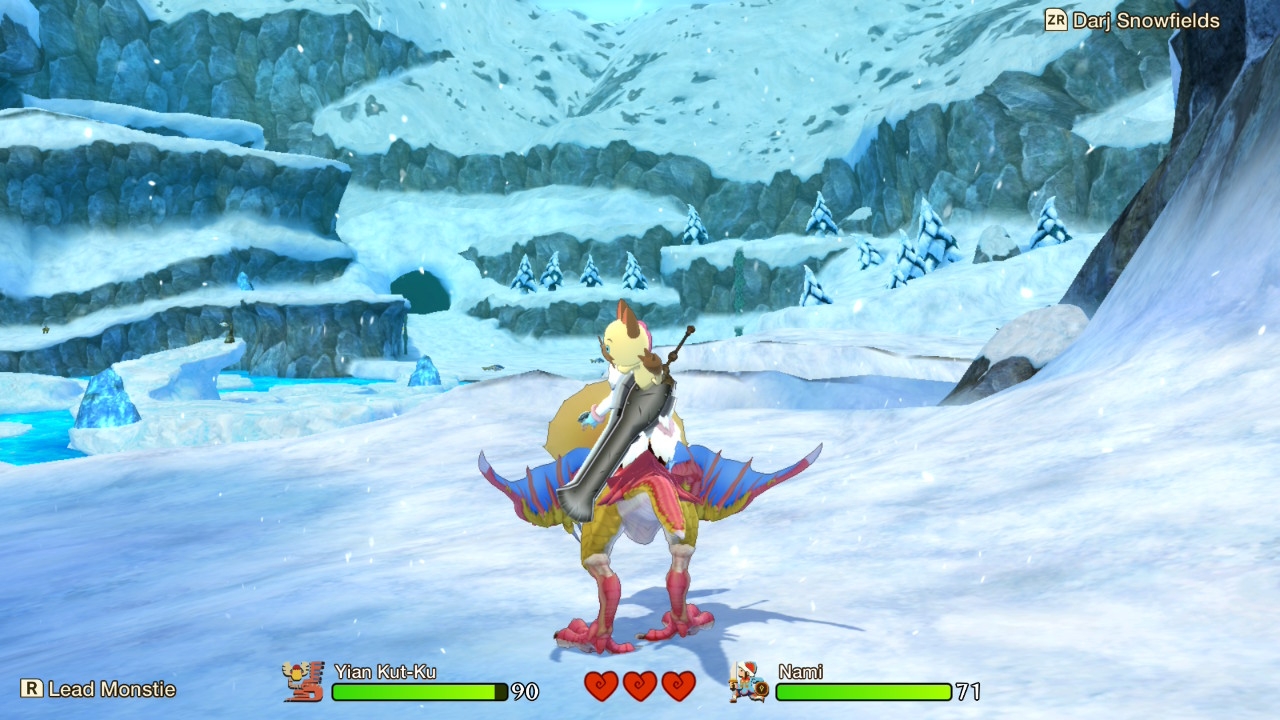Choose the Lead Monstie option
The width and height of the screenshot is (1280, 720).
[x=98, y=689]
